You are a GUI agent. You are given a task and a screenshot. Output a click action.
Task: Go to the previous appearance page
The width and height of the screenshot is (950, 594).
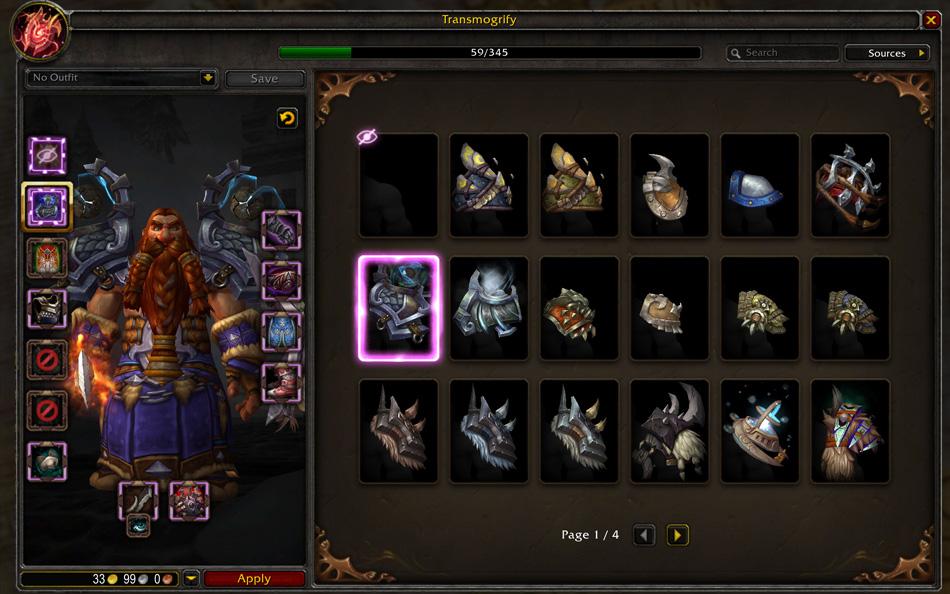pos(645,535)
